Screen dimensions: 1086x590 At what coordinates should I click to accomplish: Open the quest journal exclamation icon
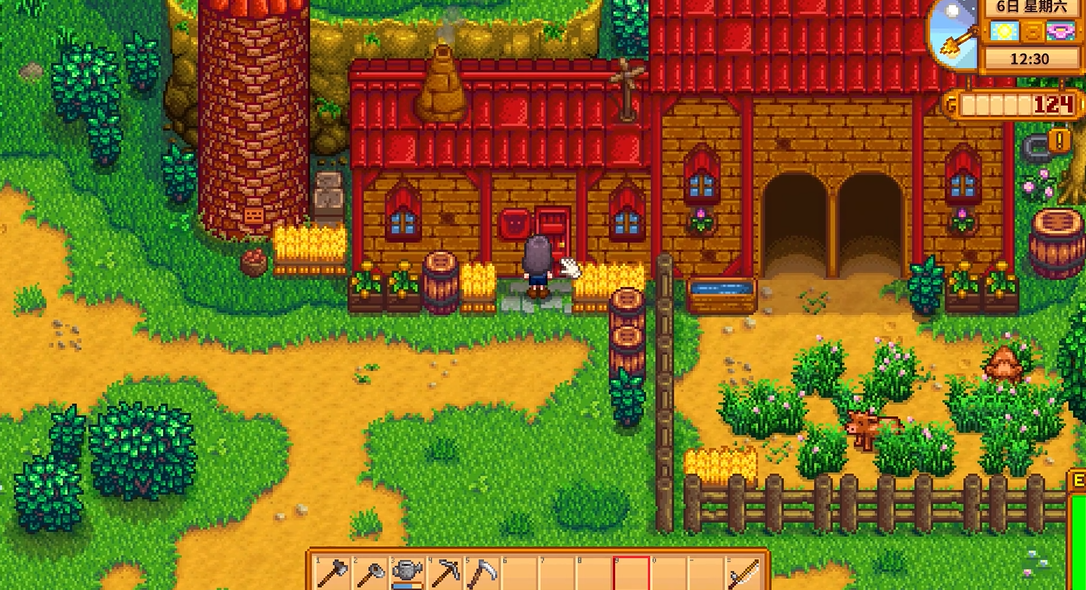click(1060, 139)
